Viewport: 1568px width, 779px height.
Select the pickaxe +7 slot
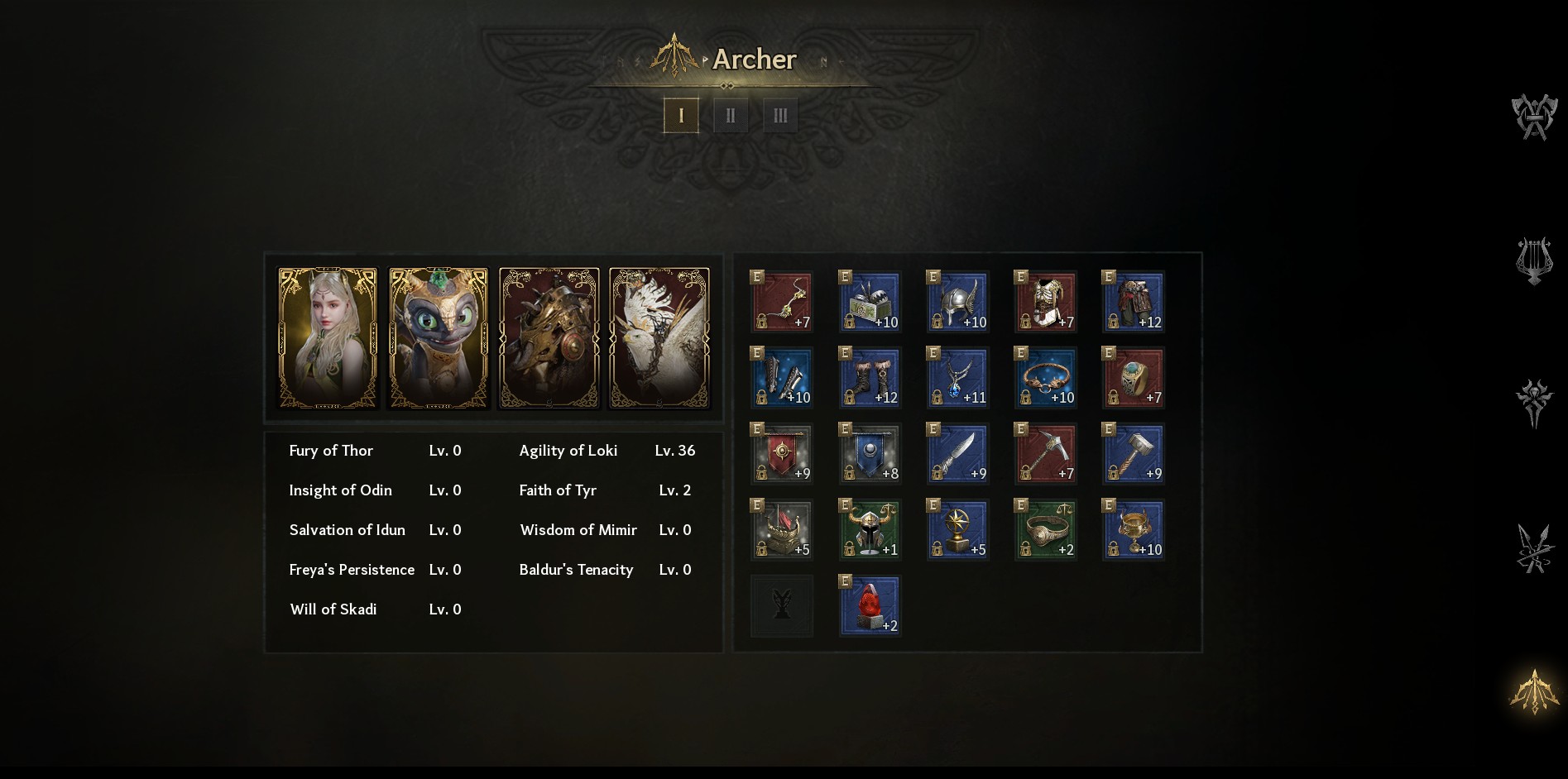(1045, 454)
